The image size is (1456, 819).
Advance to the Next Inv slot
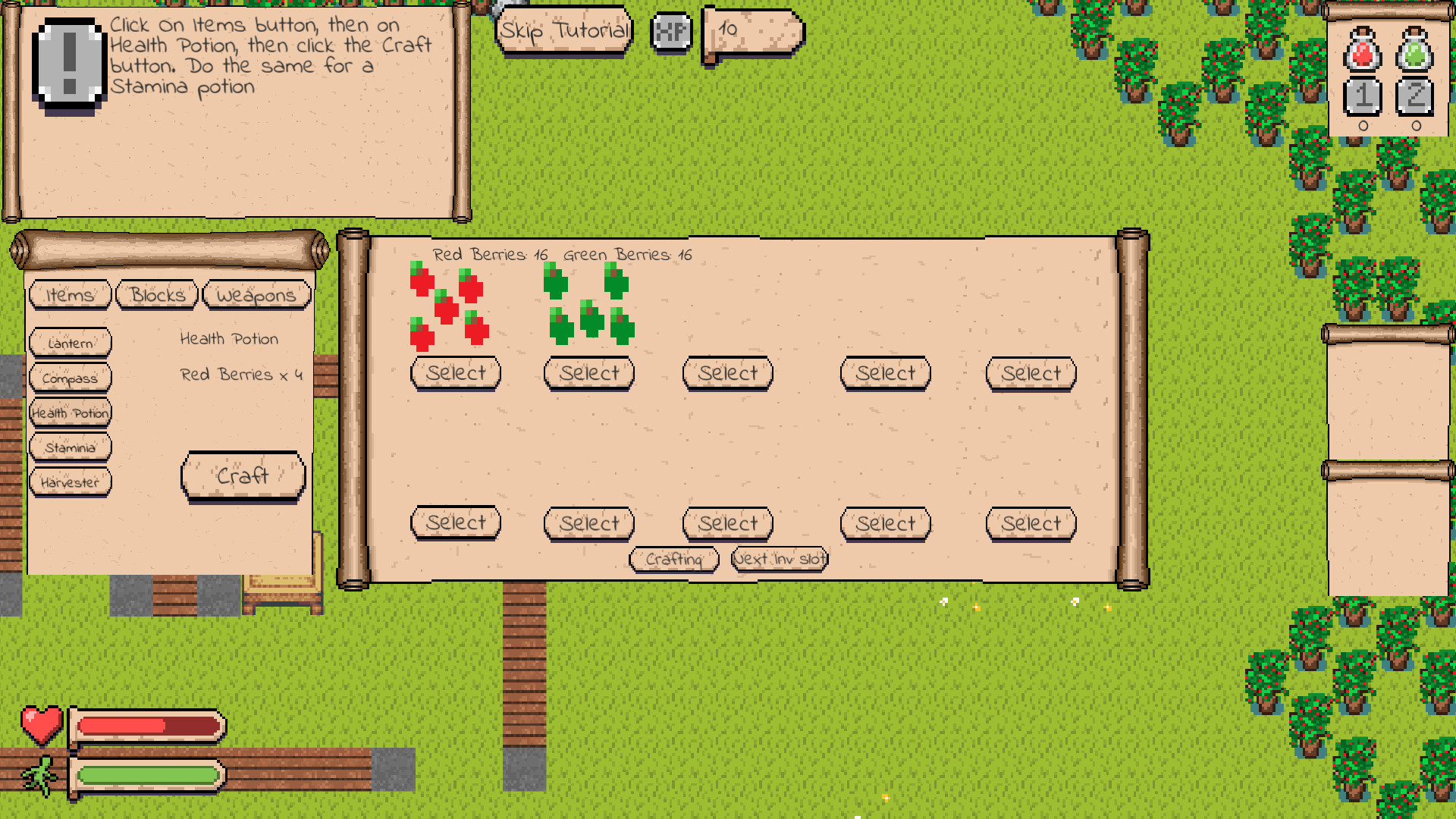[x=779, y=558]
